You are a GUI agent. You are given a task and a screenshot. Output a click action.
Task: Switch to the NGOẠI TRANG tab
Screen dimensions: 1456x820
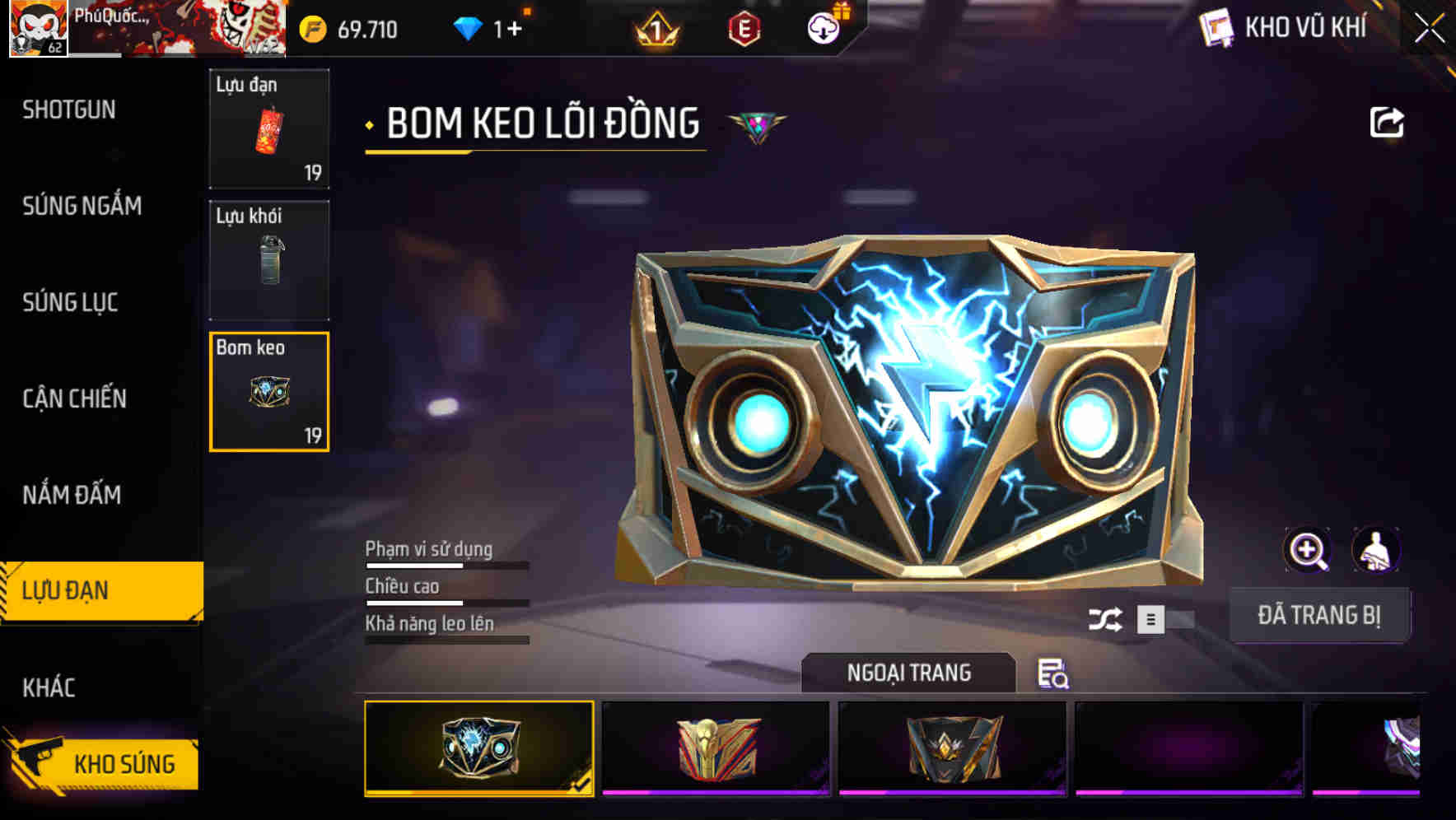pos(906,673)
